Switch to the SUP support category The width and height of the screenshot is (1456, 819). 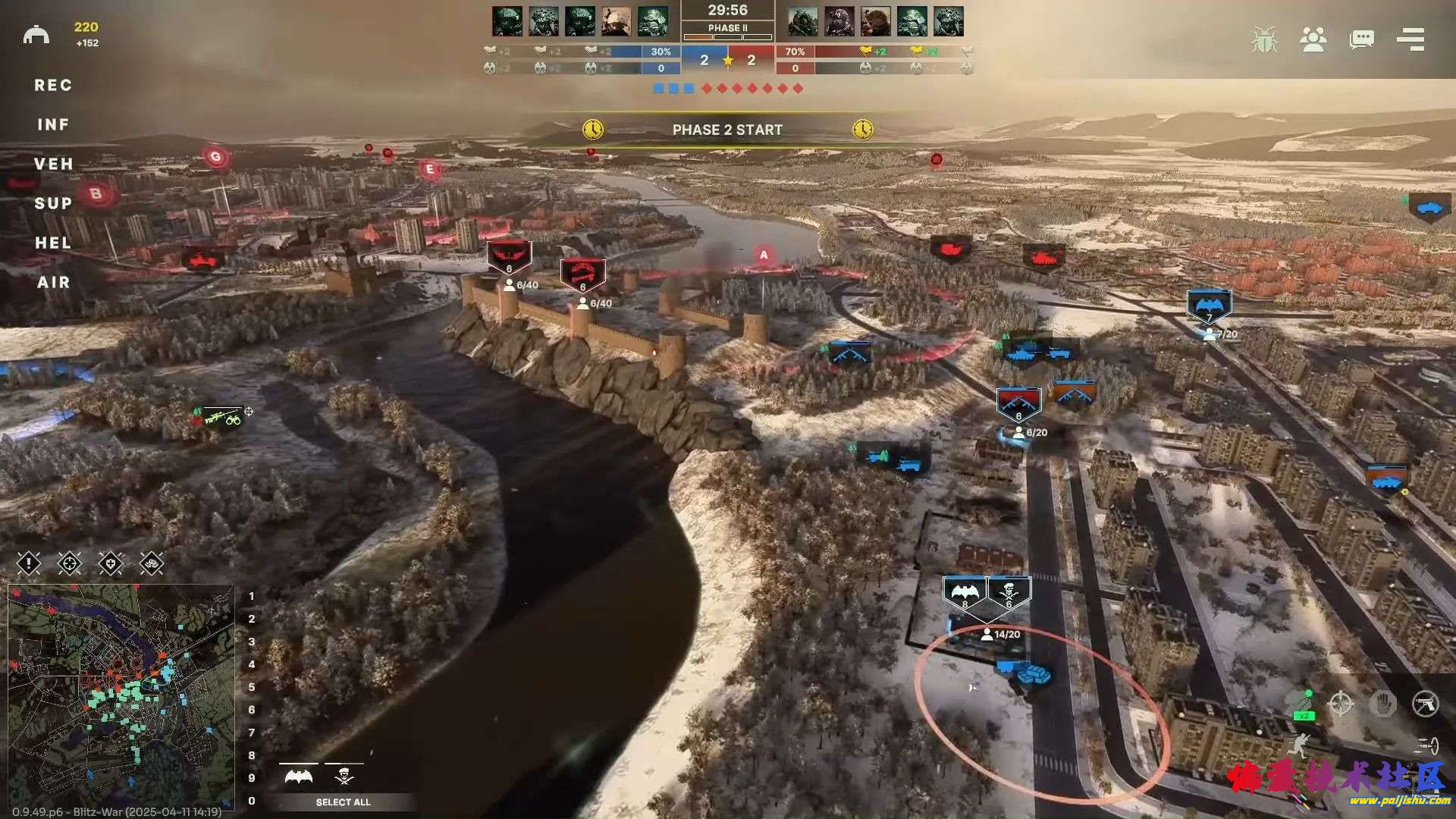[53, 204]
